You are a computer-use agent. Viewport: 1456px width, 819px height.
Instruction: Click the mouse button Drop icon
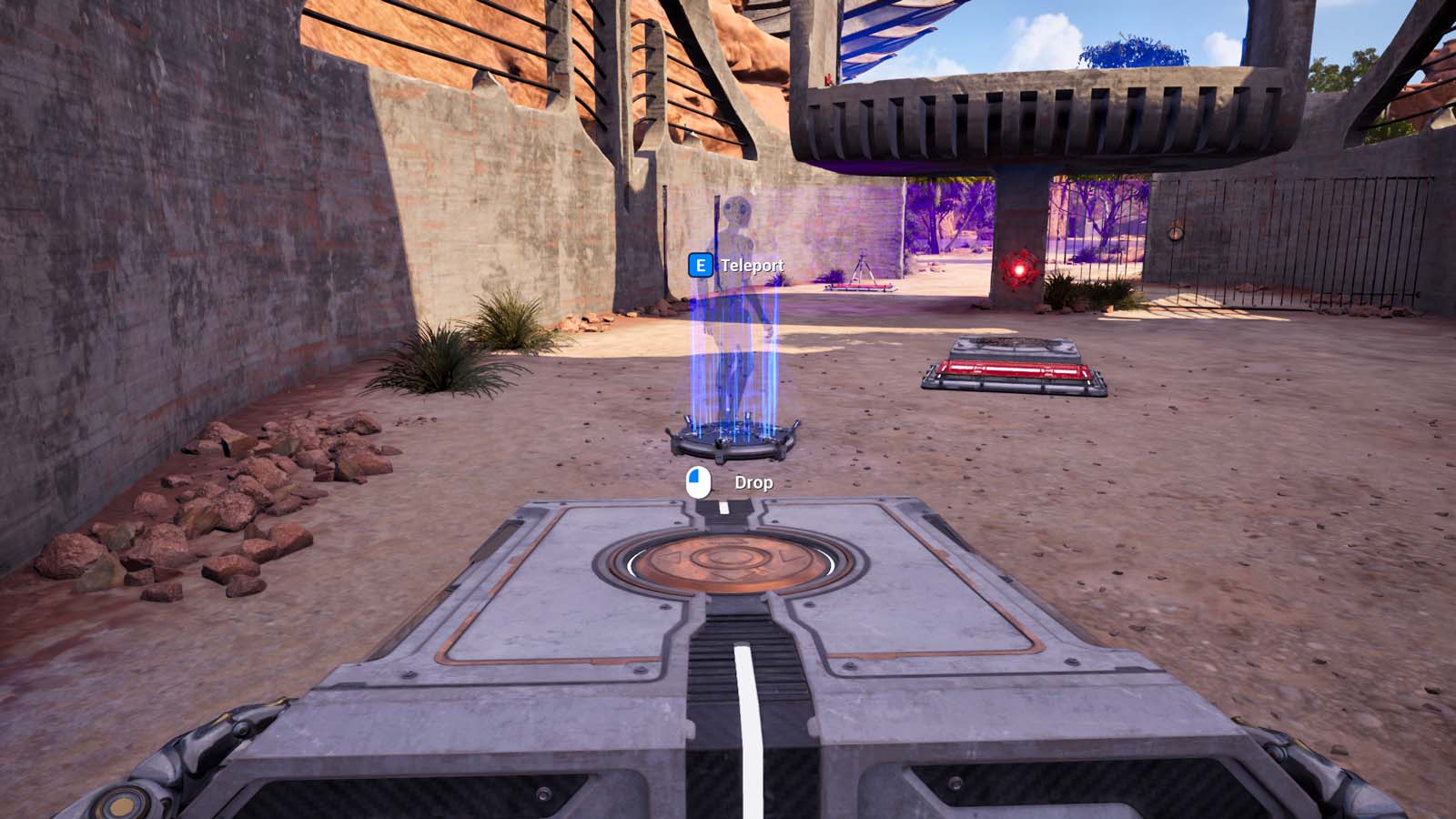click(697, 480)
